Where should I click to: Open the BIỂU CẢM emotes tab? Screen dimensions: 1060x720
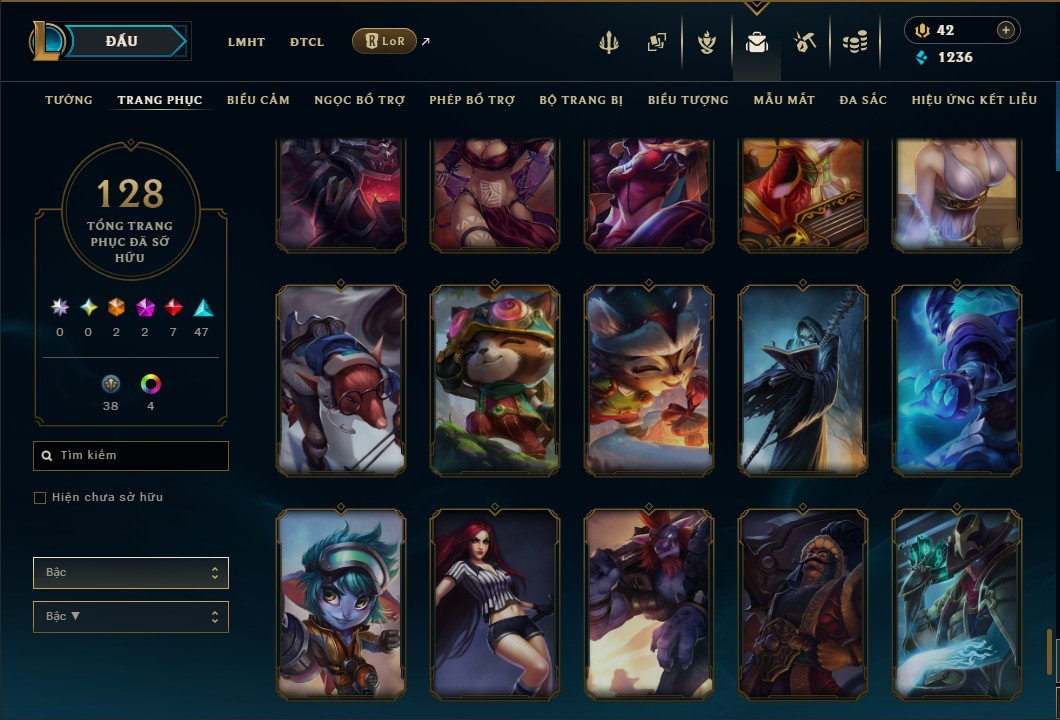(x=258, y=100)
